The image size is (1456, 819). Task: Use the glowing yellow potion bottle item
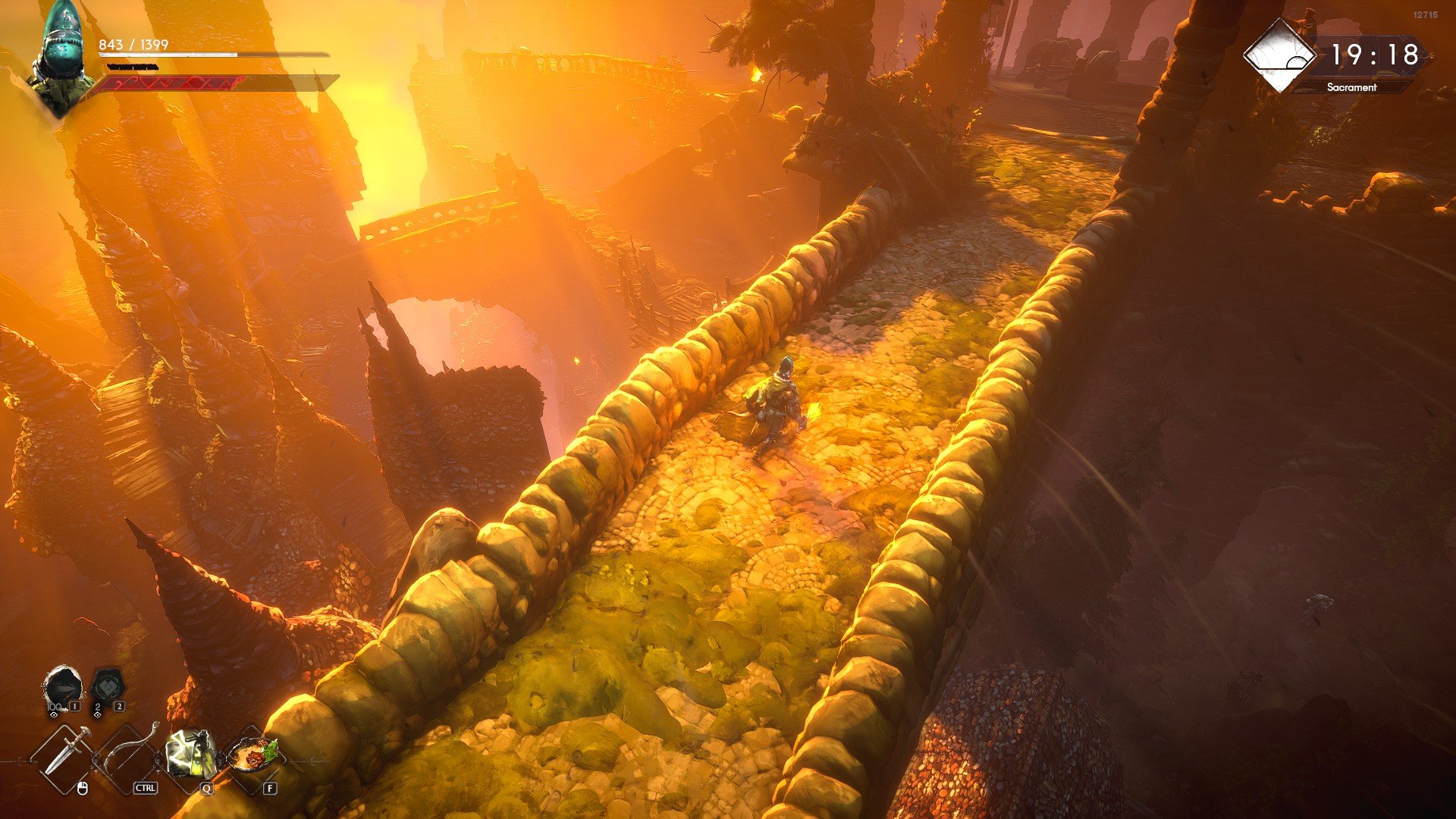(x=190, y=753)
